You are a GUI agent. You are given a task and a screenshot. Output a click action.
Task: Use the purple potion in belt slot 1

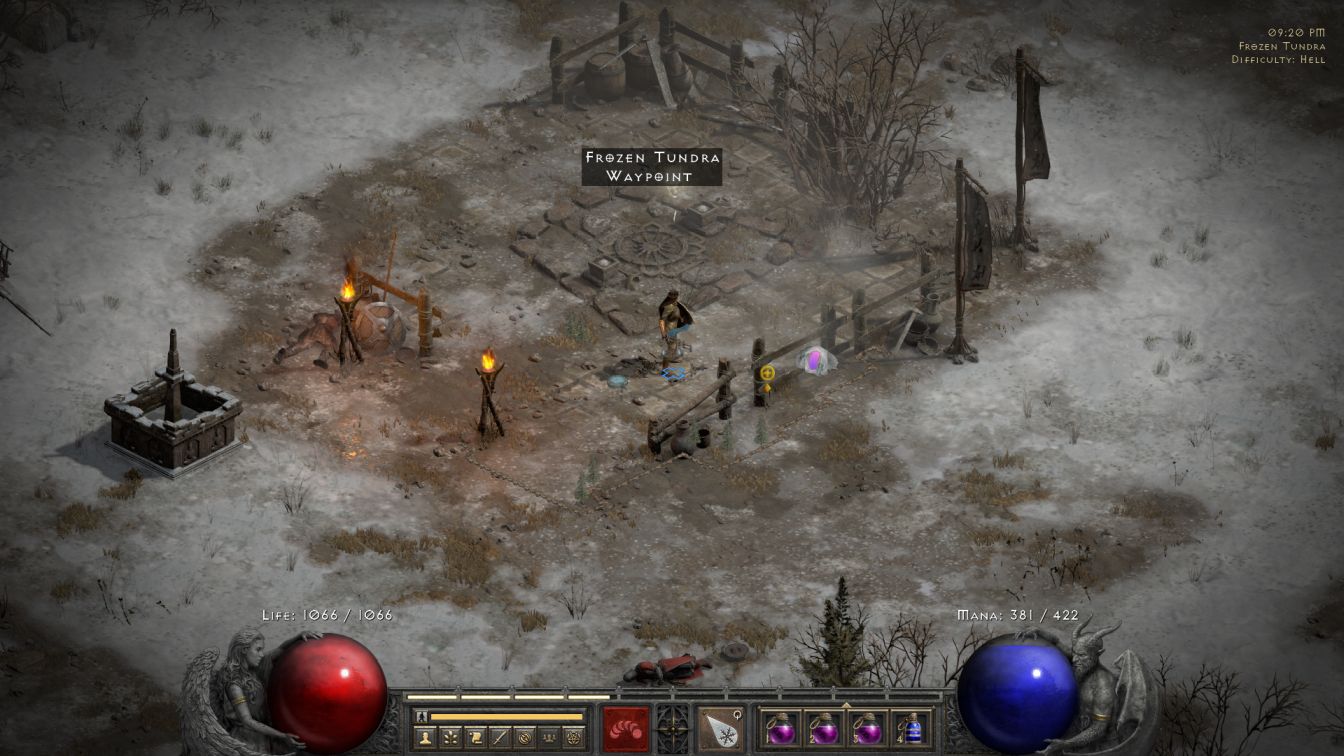tap(781, 728)
